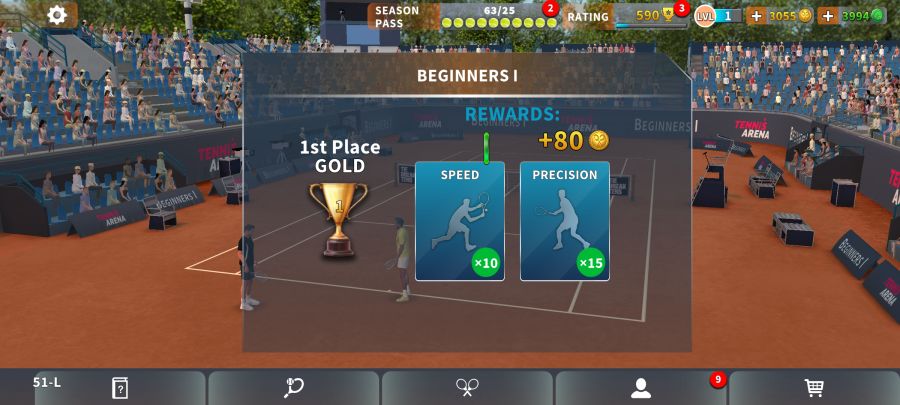Open the settings gear menu

57,15
